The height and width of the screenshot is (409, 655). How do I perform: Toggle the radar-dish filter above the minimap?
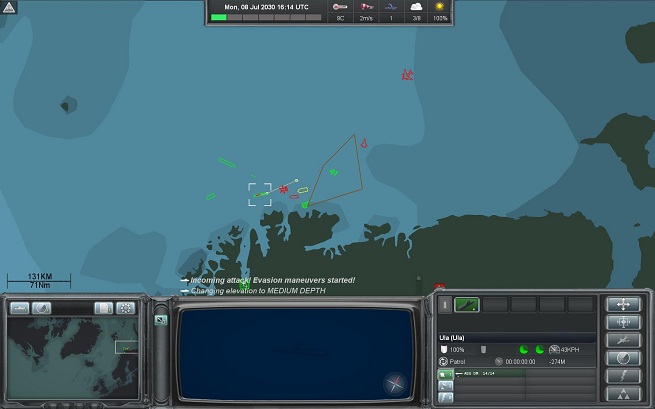(x=41, y=308)
